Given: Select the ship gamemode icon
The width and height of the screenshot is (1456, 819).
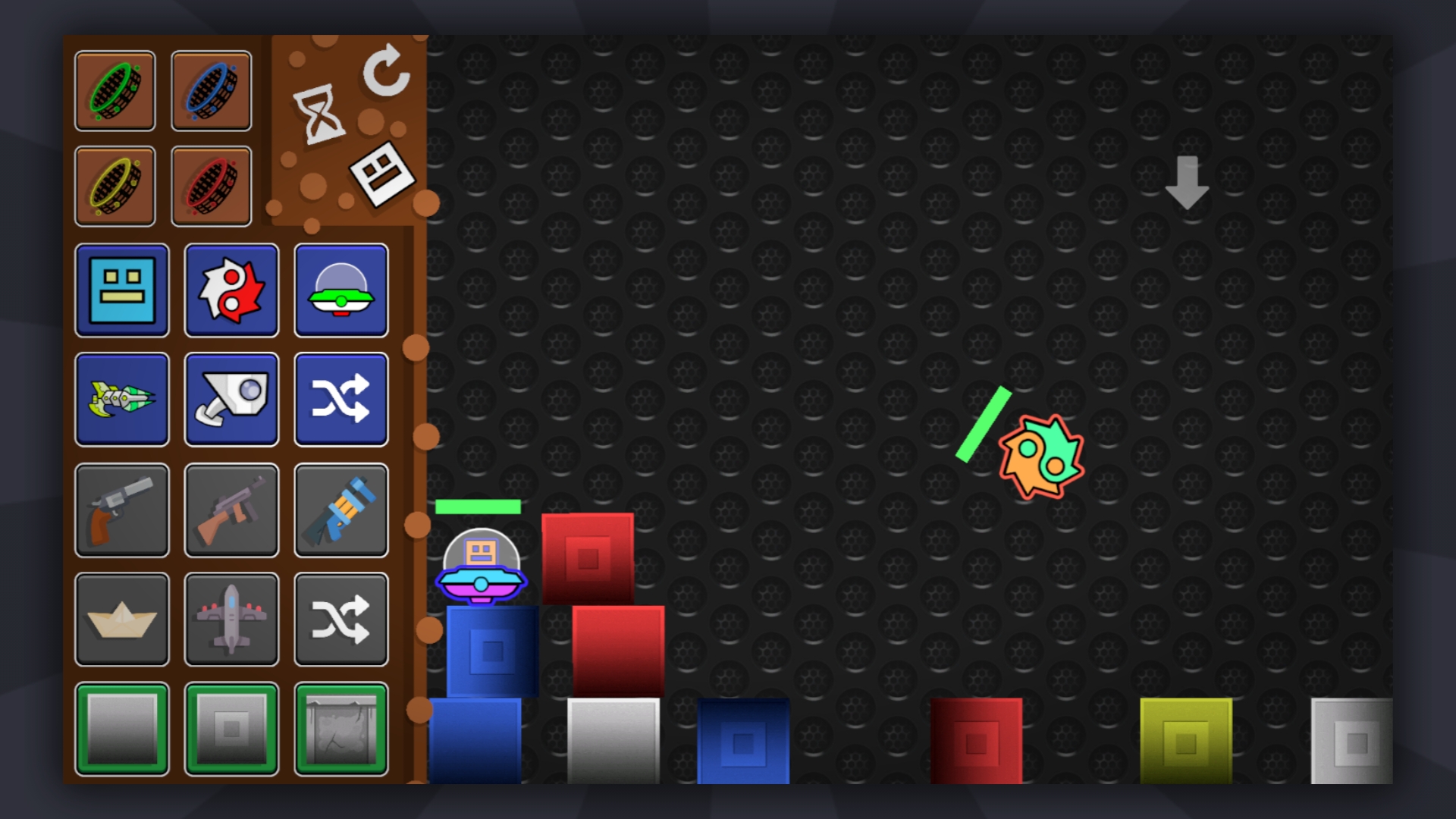Looking at the screenshot, I should 121,400.
